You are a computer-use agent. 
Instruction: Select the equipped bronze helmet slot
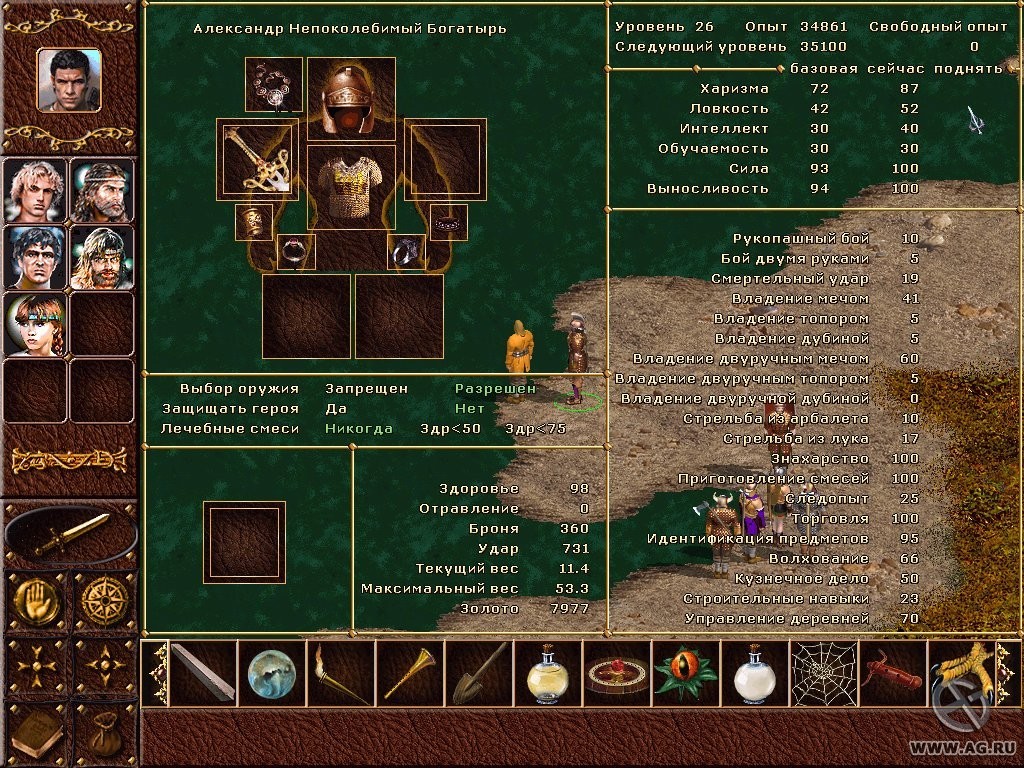pos(351,99)
